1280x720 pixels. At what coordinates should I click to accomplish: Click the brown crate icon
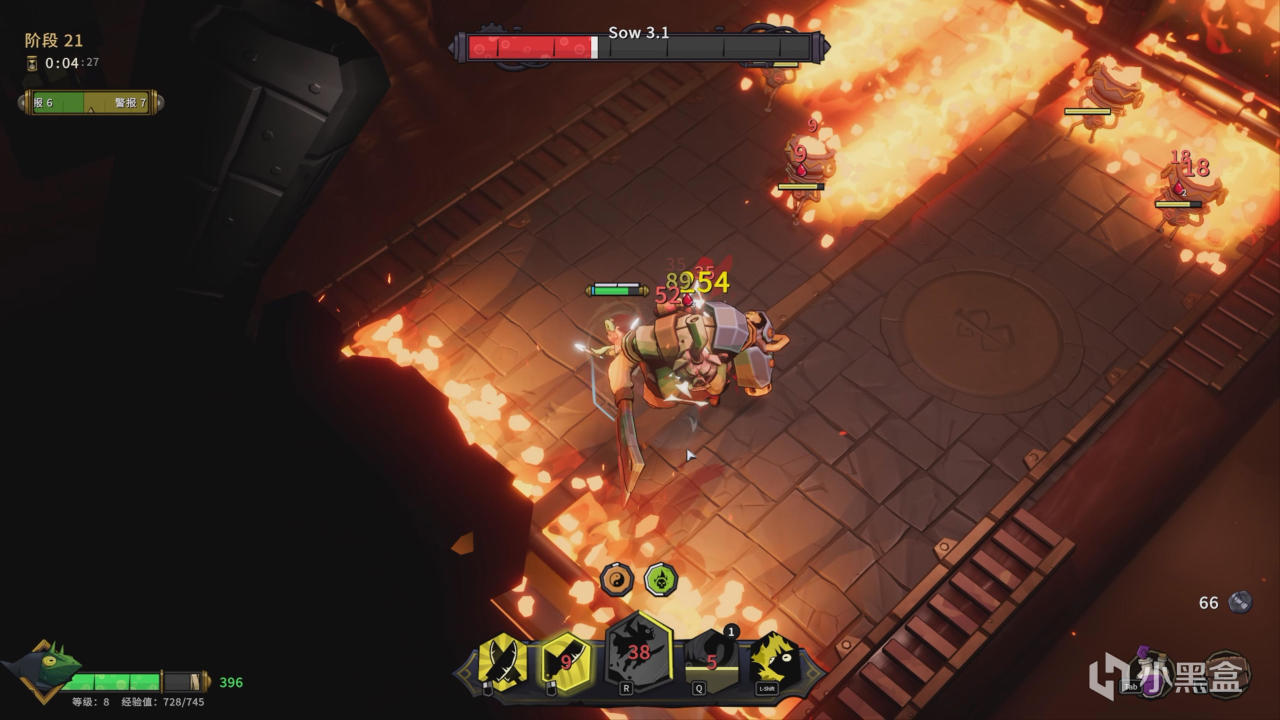pos(1226,674)
